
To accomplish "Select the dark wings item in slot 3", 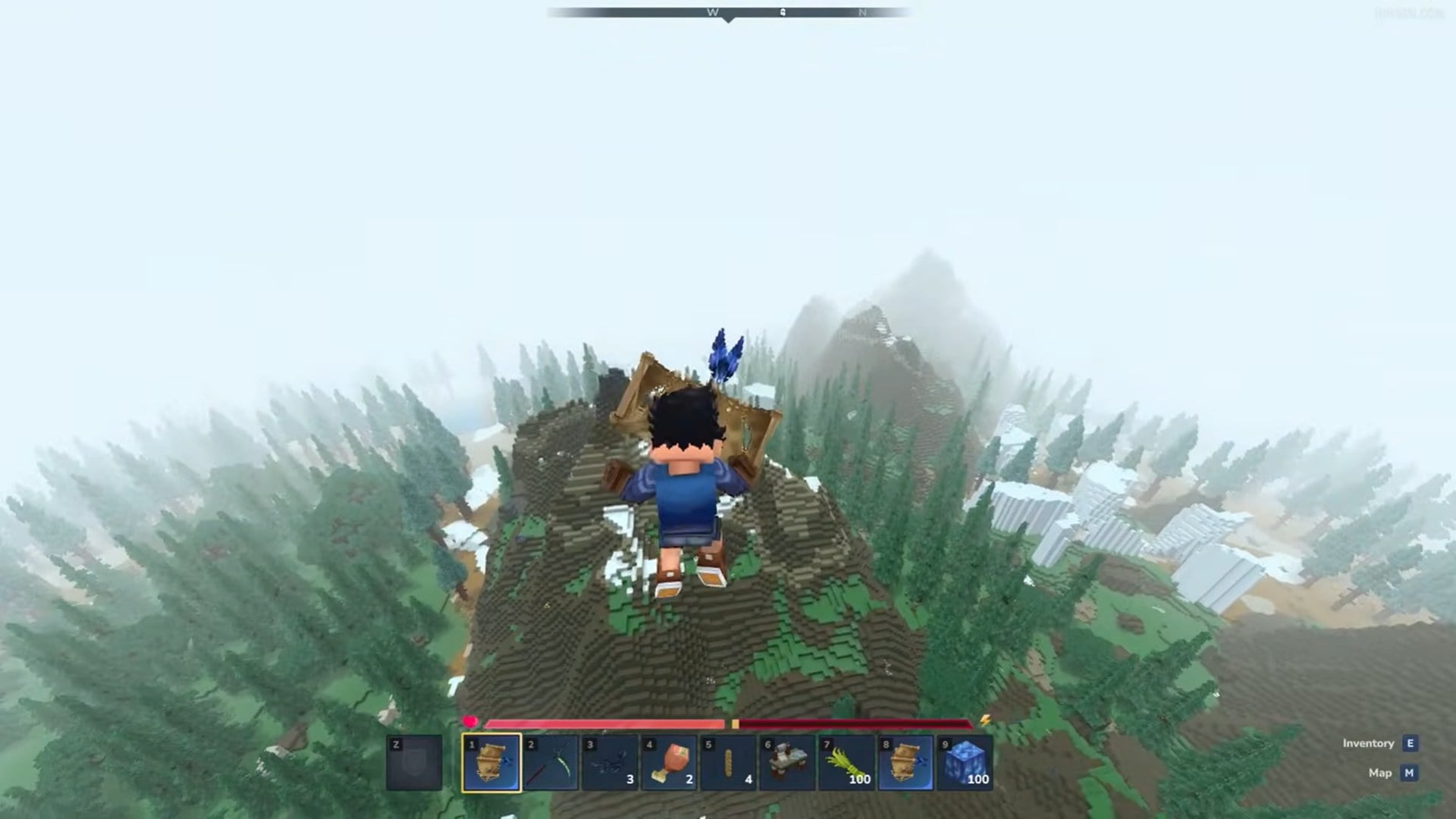I will coord(610,764).
